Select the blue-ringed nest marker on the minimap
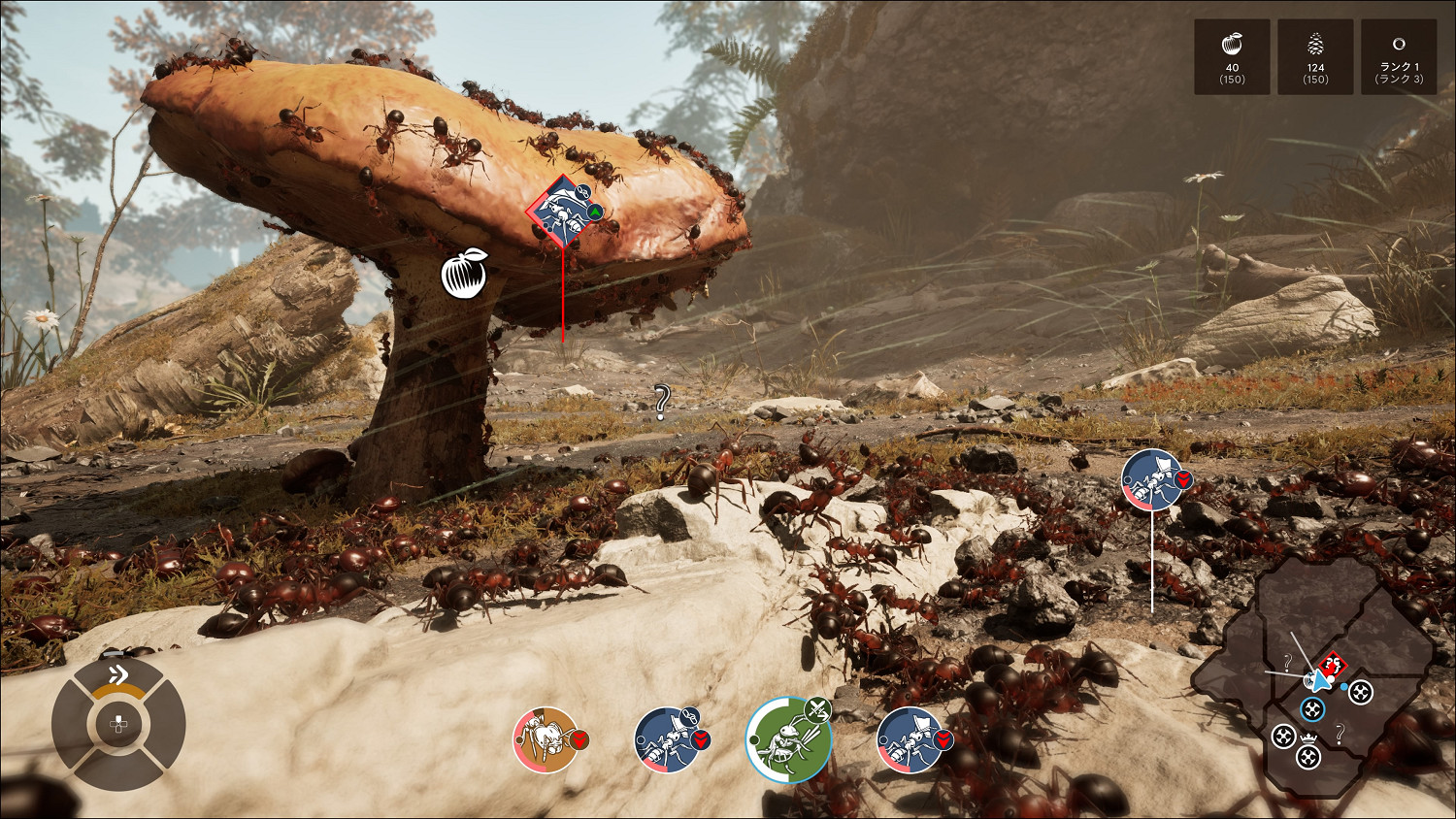 coord(1312,709)
